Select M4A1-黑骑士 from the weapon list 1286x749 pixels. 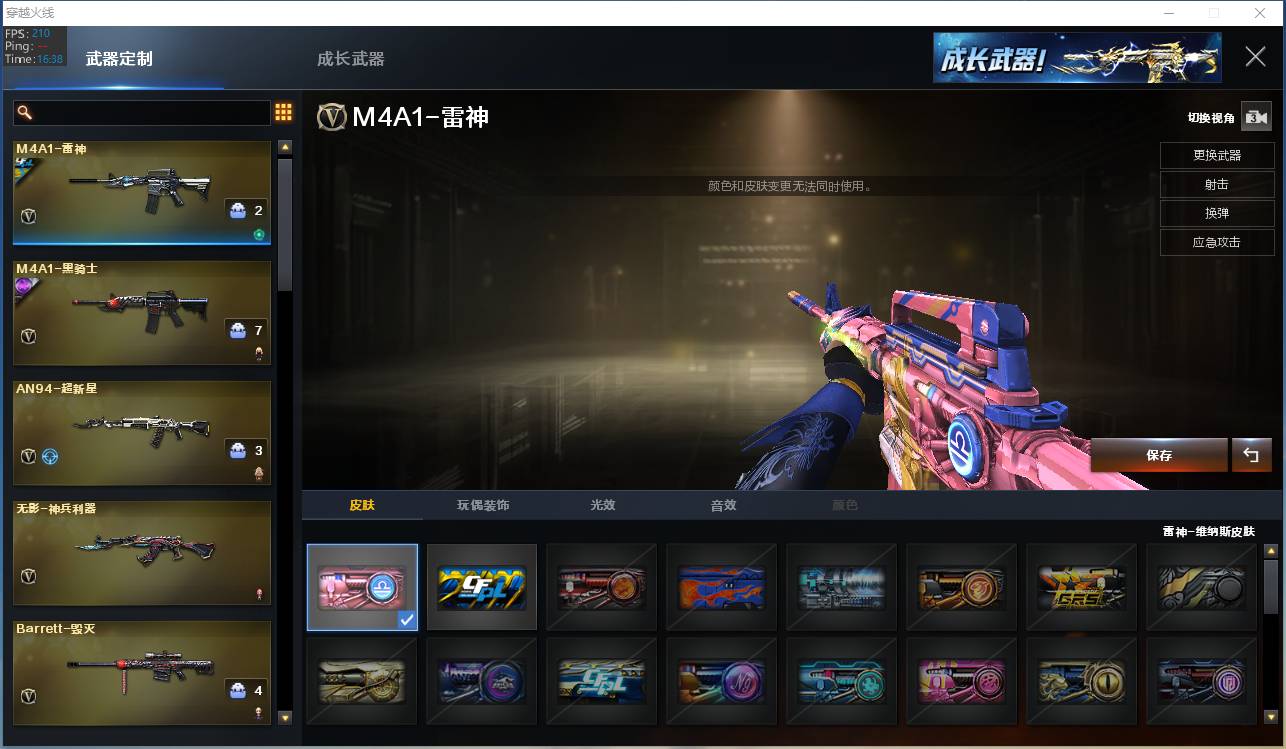[x=142, y=313]
